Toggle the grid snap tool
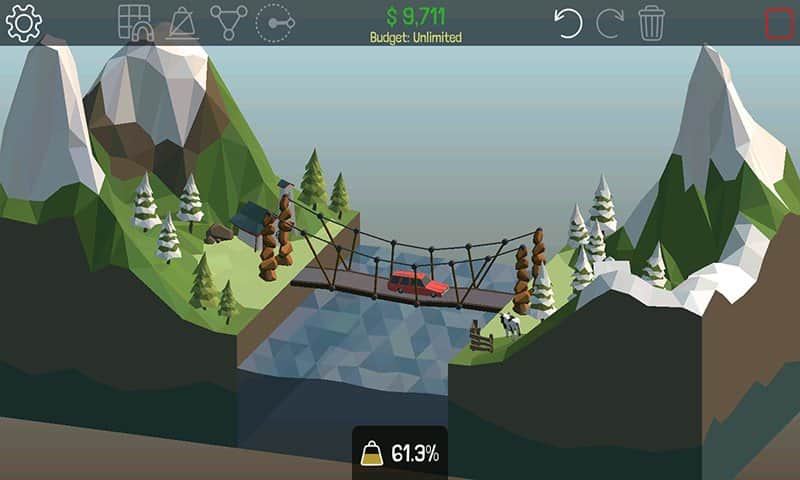 (134, 22)
